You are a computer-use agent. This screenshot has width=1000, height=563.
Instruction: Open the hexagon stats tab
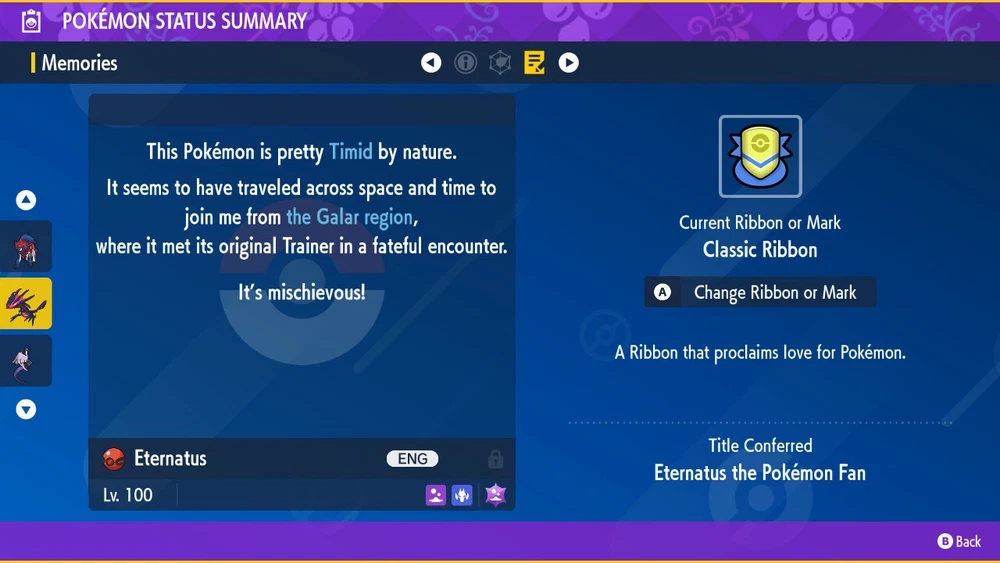pyautogui.click(x=499, y=63)
